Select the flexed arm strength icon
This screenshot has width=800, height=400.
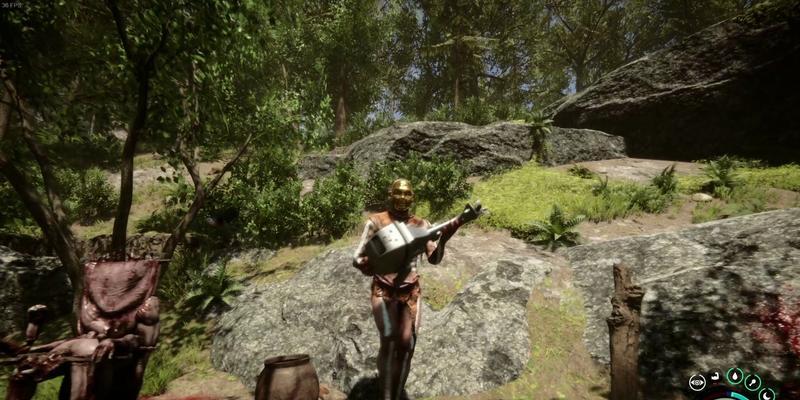point(715,376)
